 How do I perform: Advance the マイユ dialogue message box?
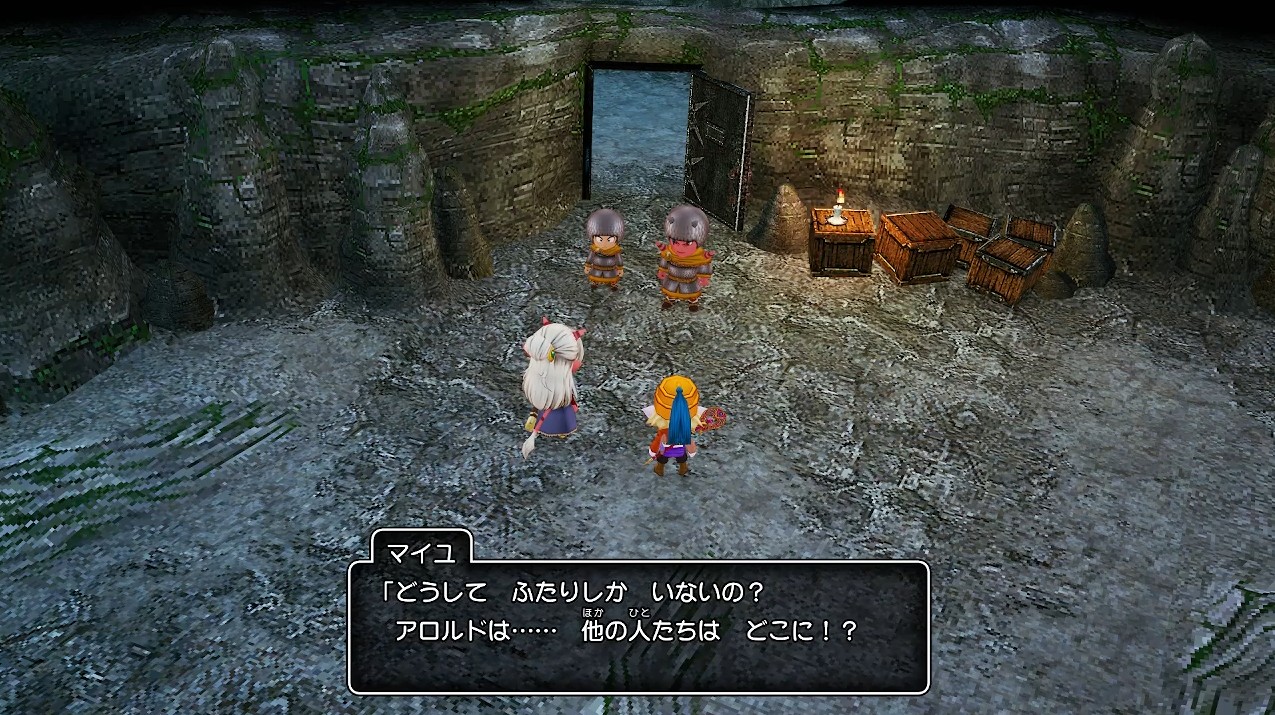tap(638, 626)
